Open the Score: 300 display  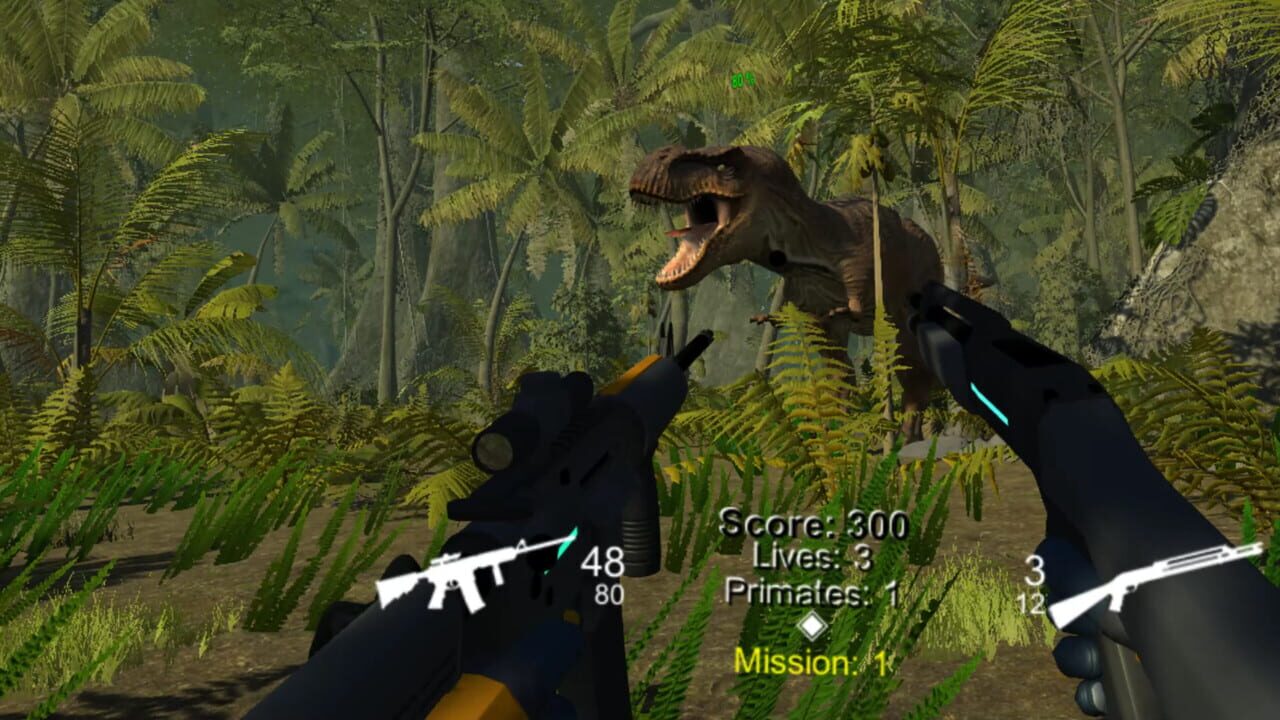pos(814,520)
